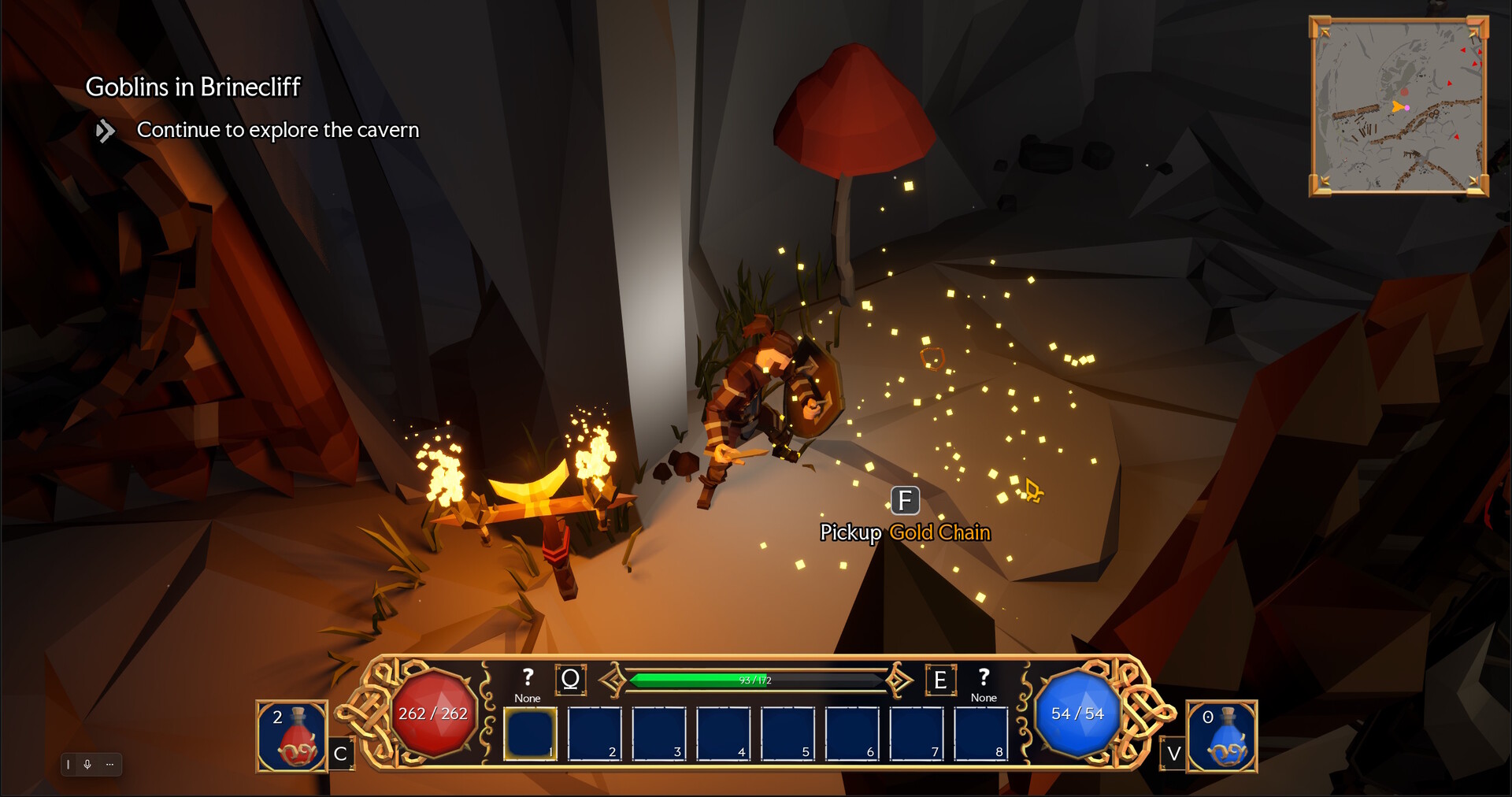Select the left None ability slot
The image size is (1512, 797).
528,684
